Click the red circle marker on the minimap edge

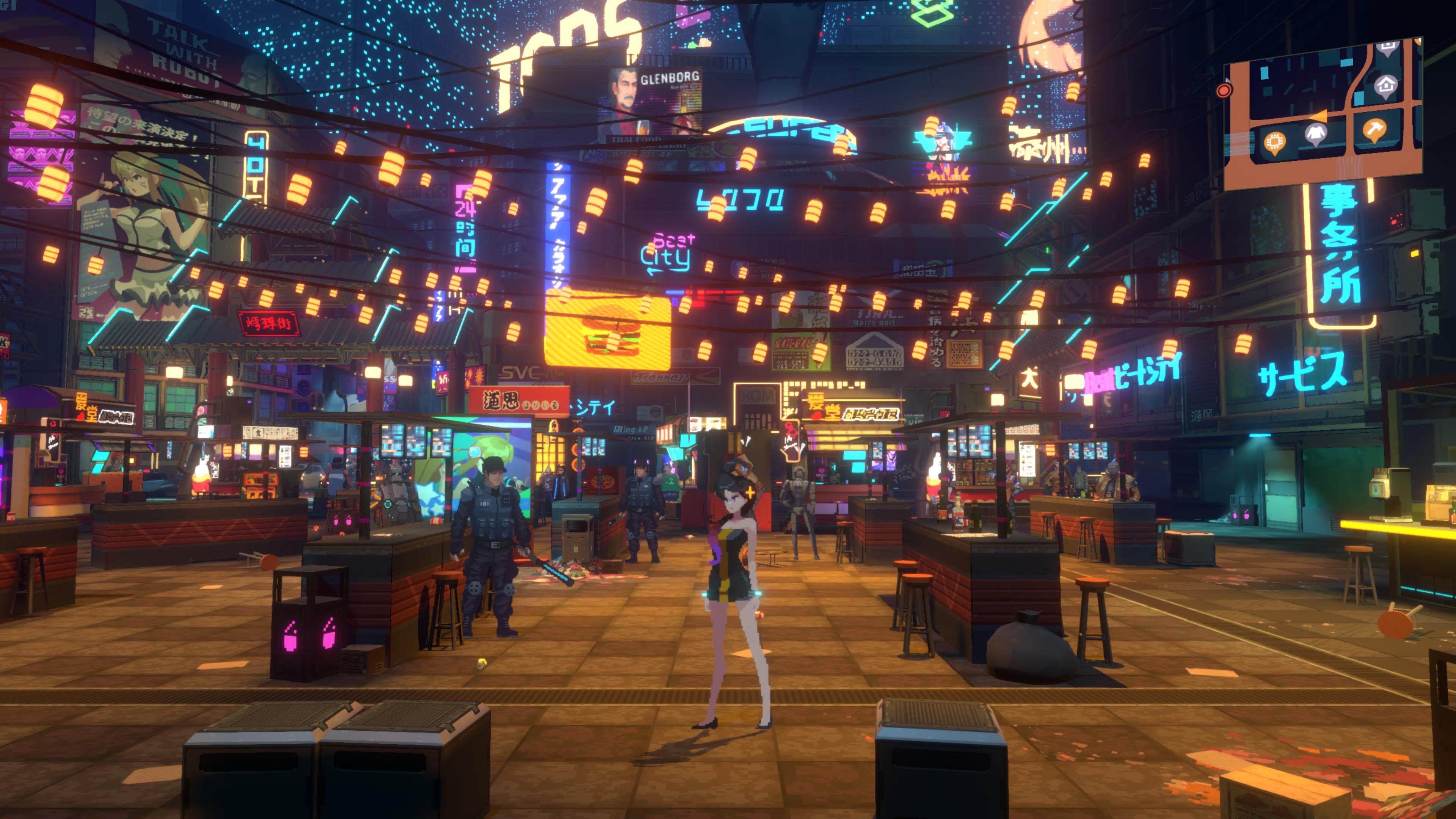tap(1224, 91)
